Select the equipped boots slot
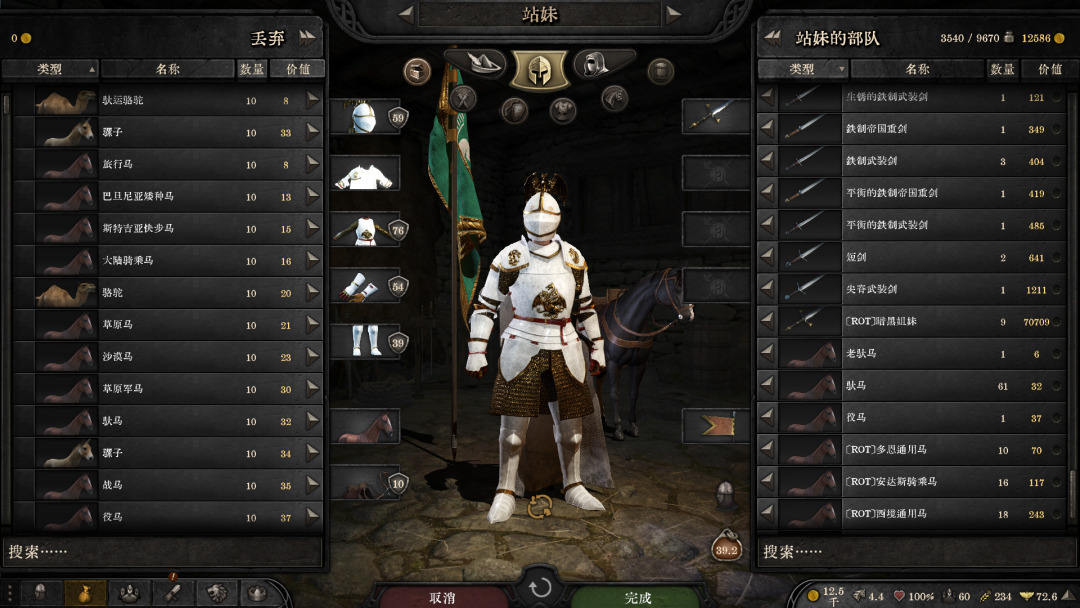Image resolution: width=1080 pixels, height=608 pixels. tap(364, 340)
